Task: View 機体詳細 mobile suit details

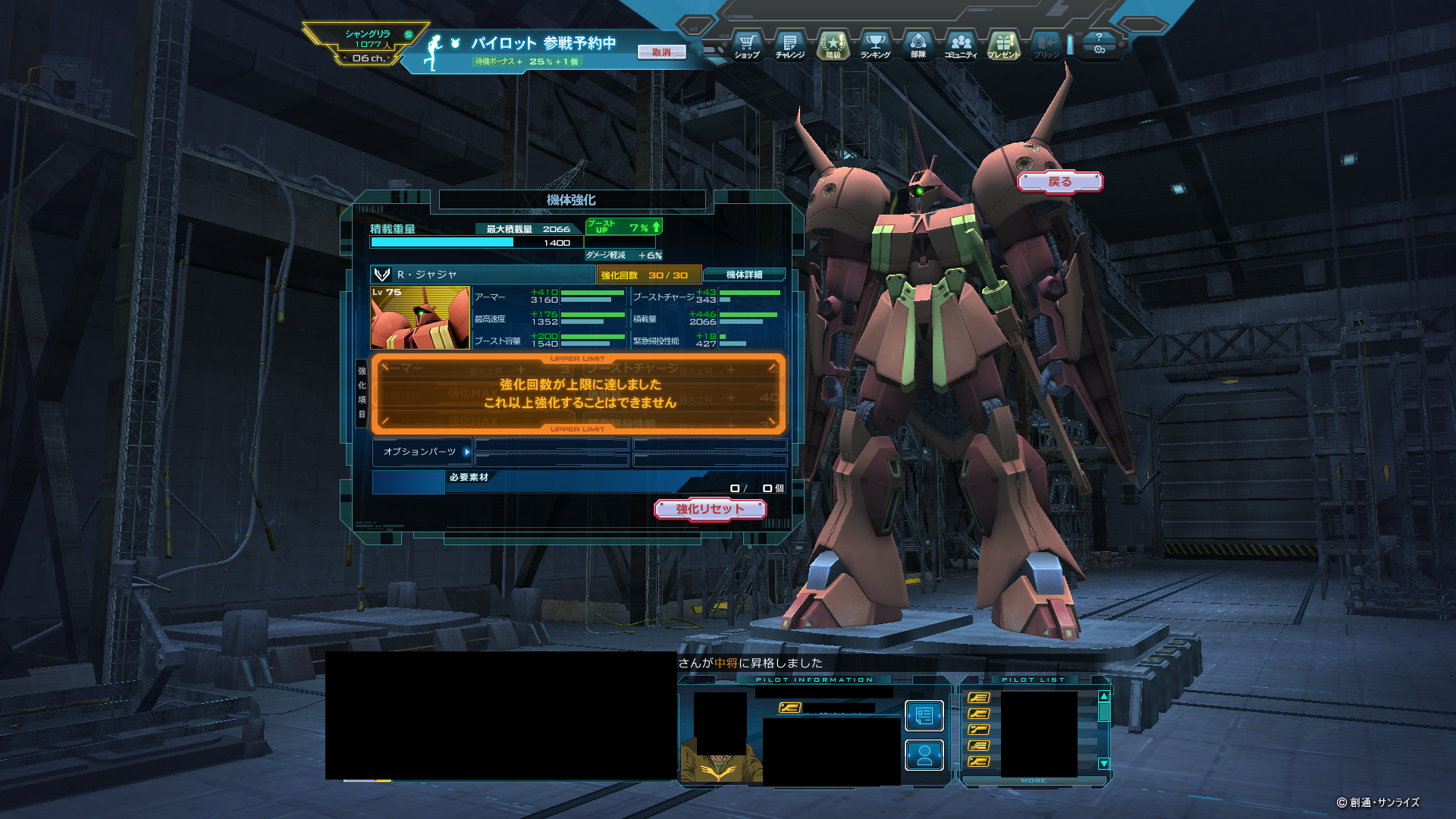Action: [744, 275]
